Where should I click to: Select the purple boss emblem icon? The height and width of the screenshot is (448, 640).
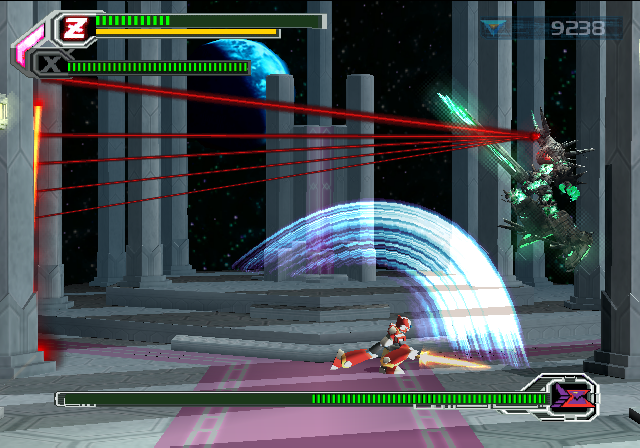click(570, 397)
